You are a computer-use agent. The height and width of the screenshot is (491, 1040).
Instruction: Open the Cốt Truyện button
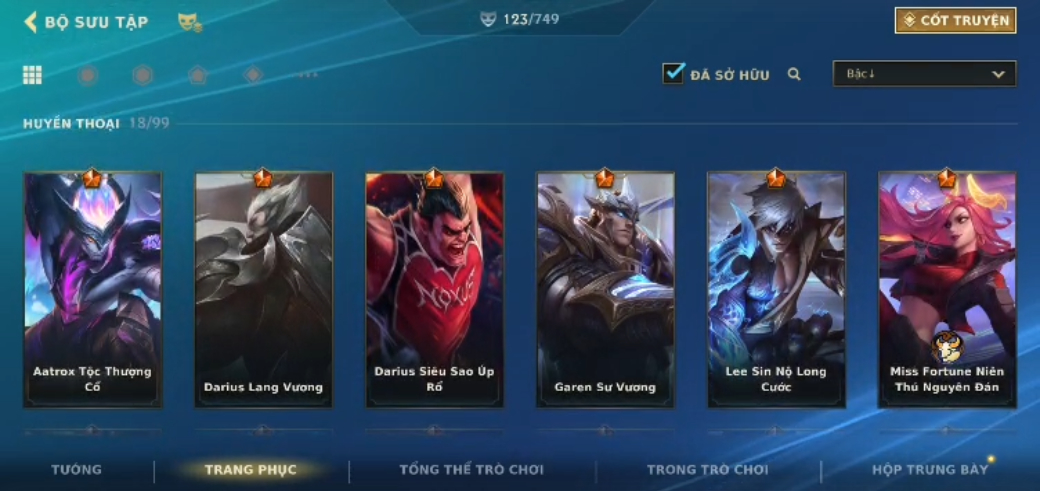pyautogui.click(x=955, y=20)
